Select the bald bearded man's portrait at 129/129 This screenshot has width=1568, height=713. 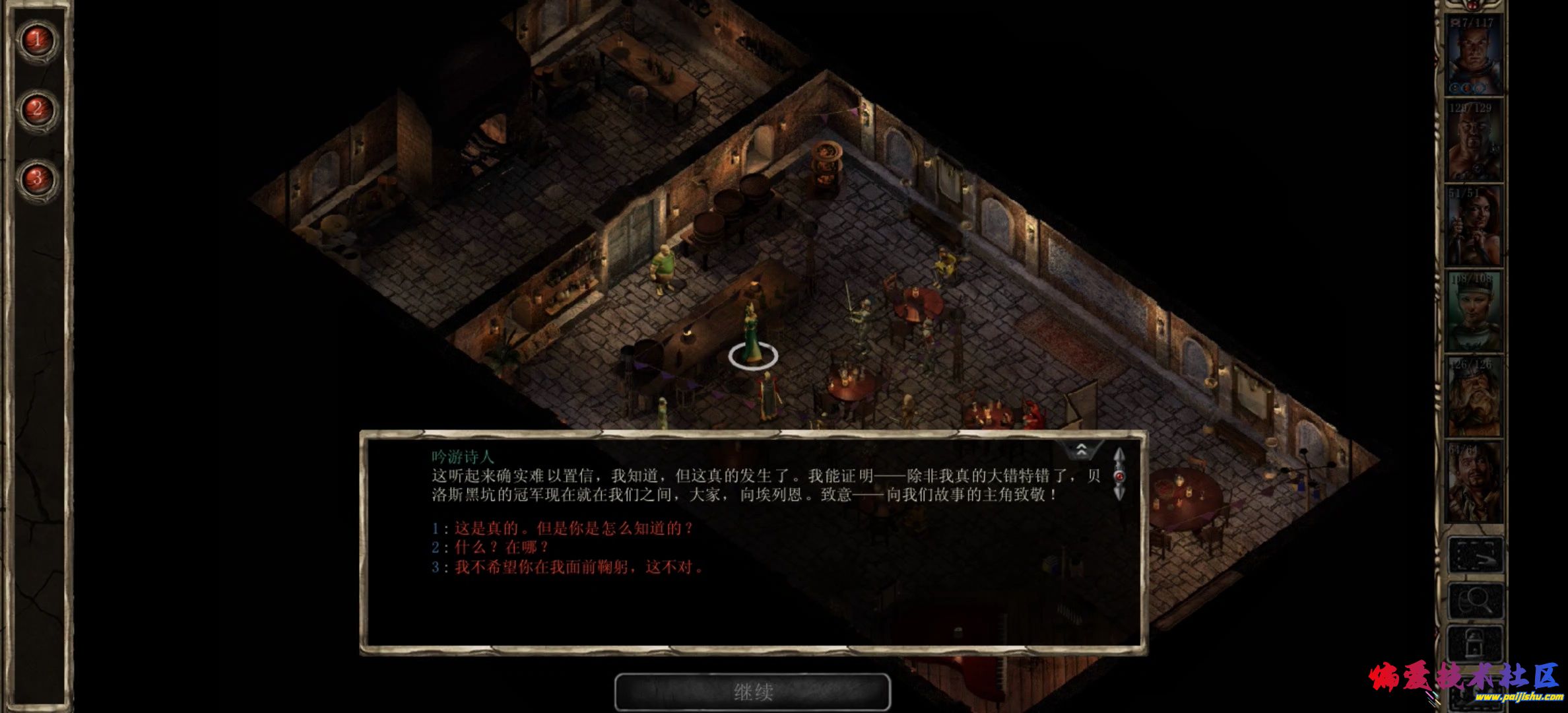pos(1474,140)
